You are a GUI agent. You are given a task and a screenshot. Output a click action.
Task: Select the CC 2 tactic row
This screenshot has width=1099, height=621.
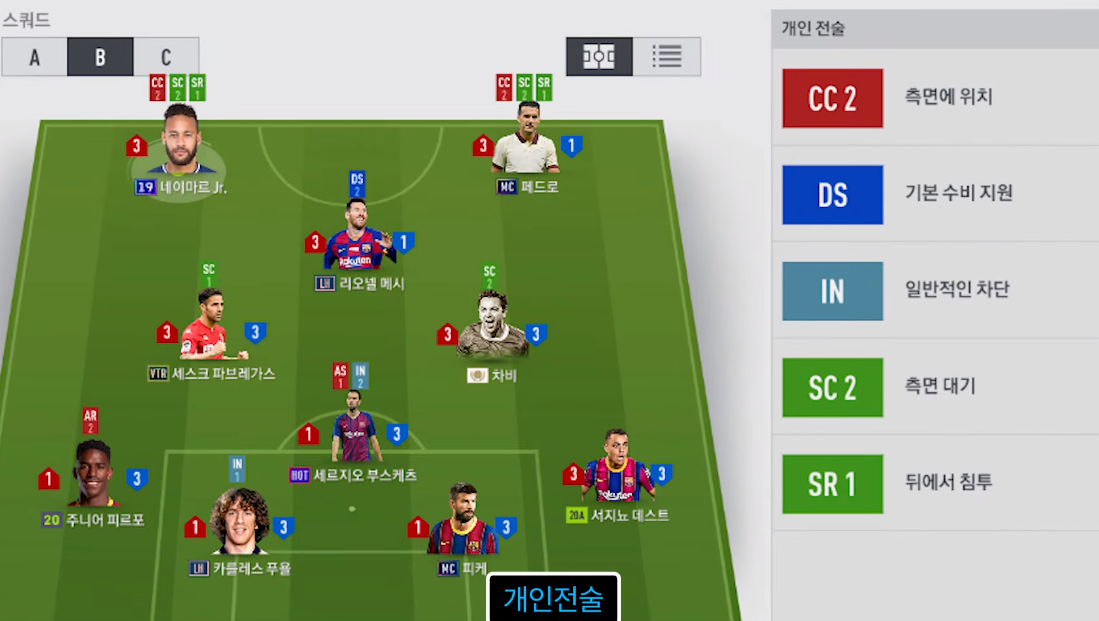click(935, 98)
